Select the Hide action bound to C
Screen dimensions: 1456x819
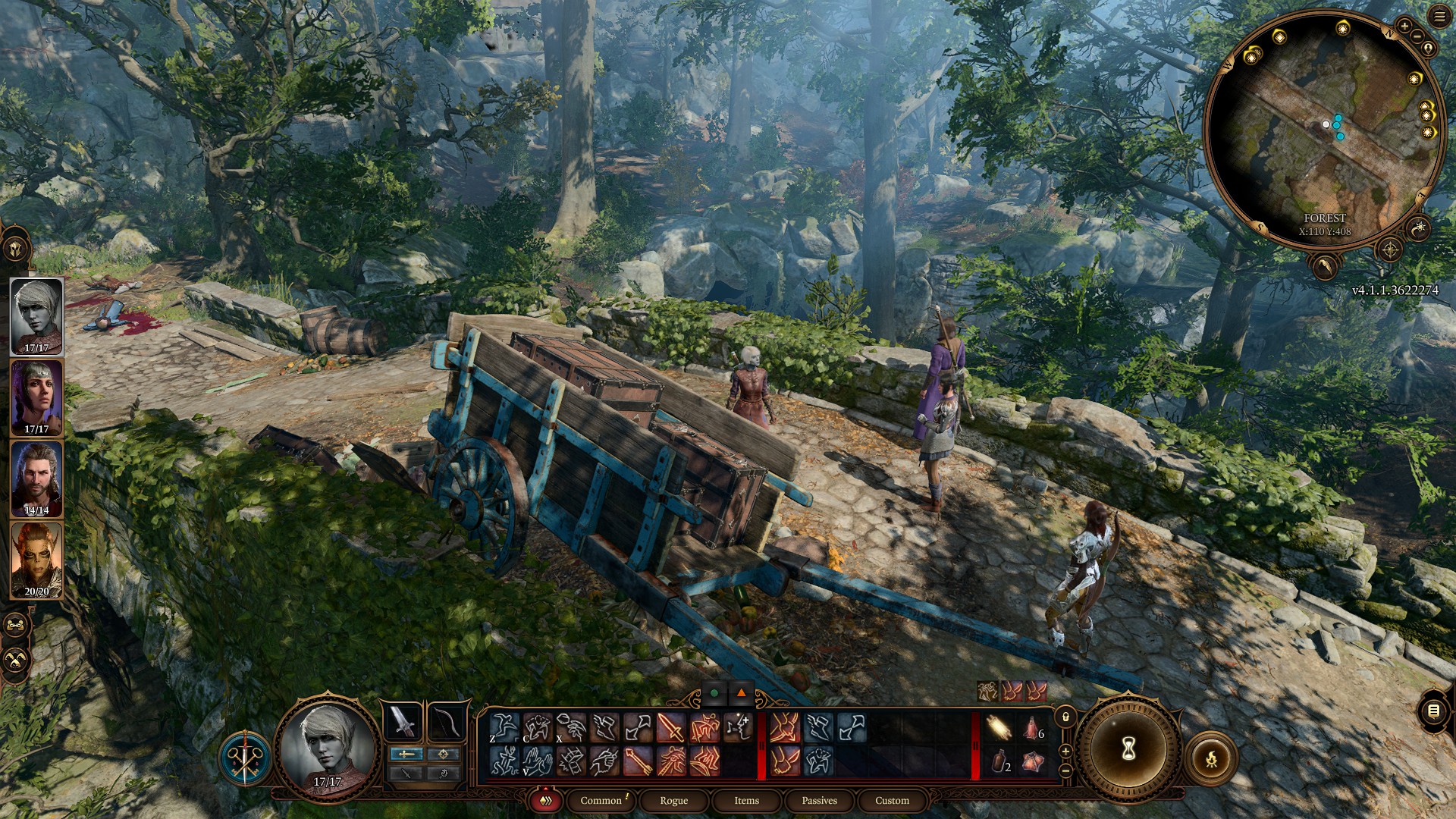click(x=538, y=728)
